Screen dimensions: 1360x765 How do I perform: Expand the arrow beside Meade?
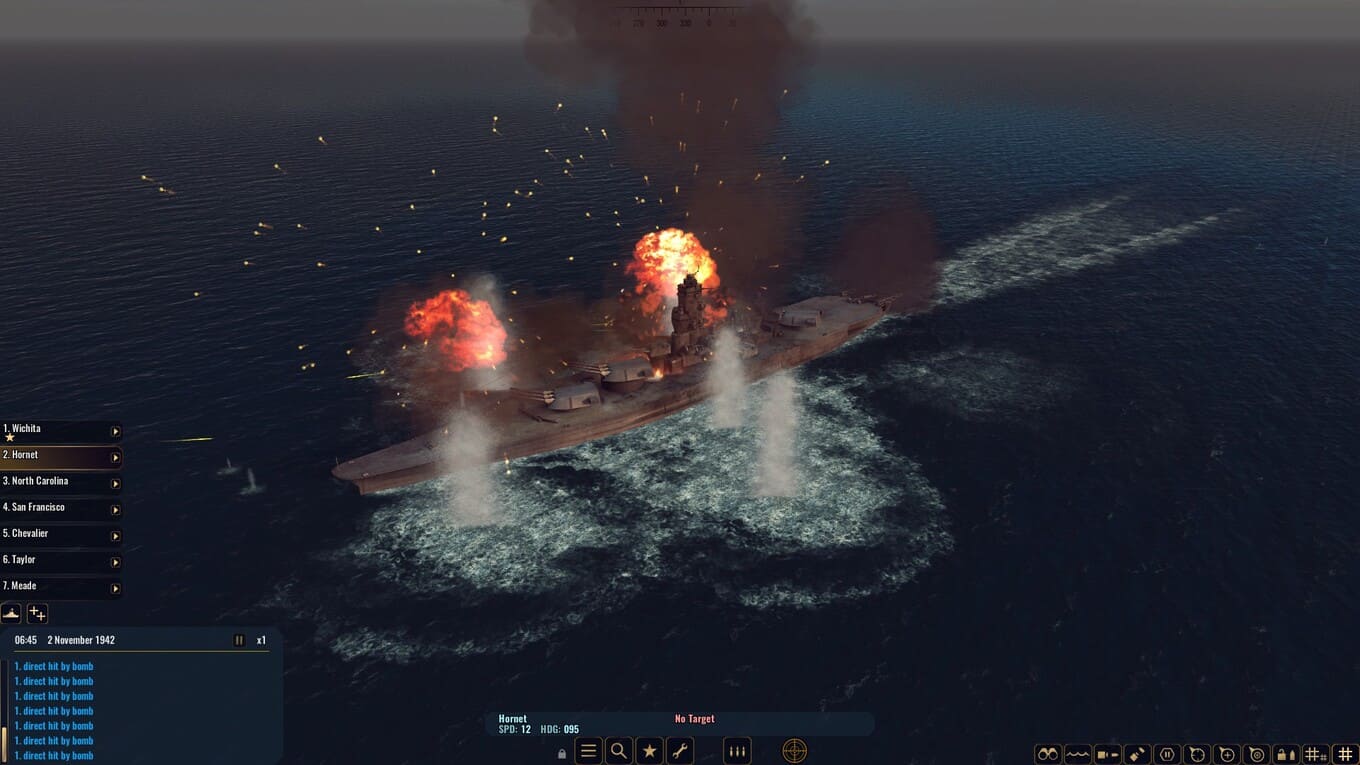pyautogui.click(x=115, y=588)
